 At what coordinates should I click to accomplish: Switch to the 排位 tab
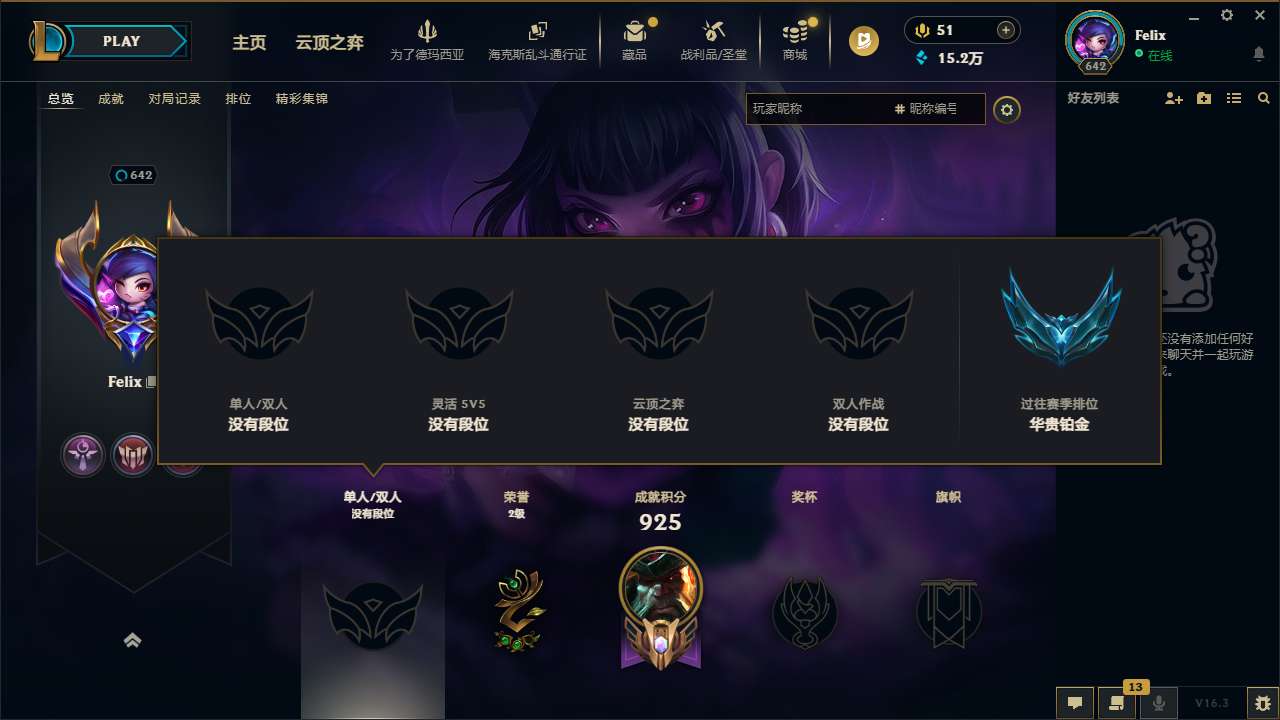(238, 98)
